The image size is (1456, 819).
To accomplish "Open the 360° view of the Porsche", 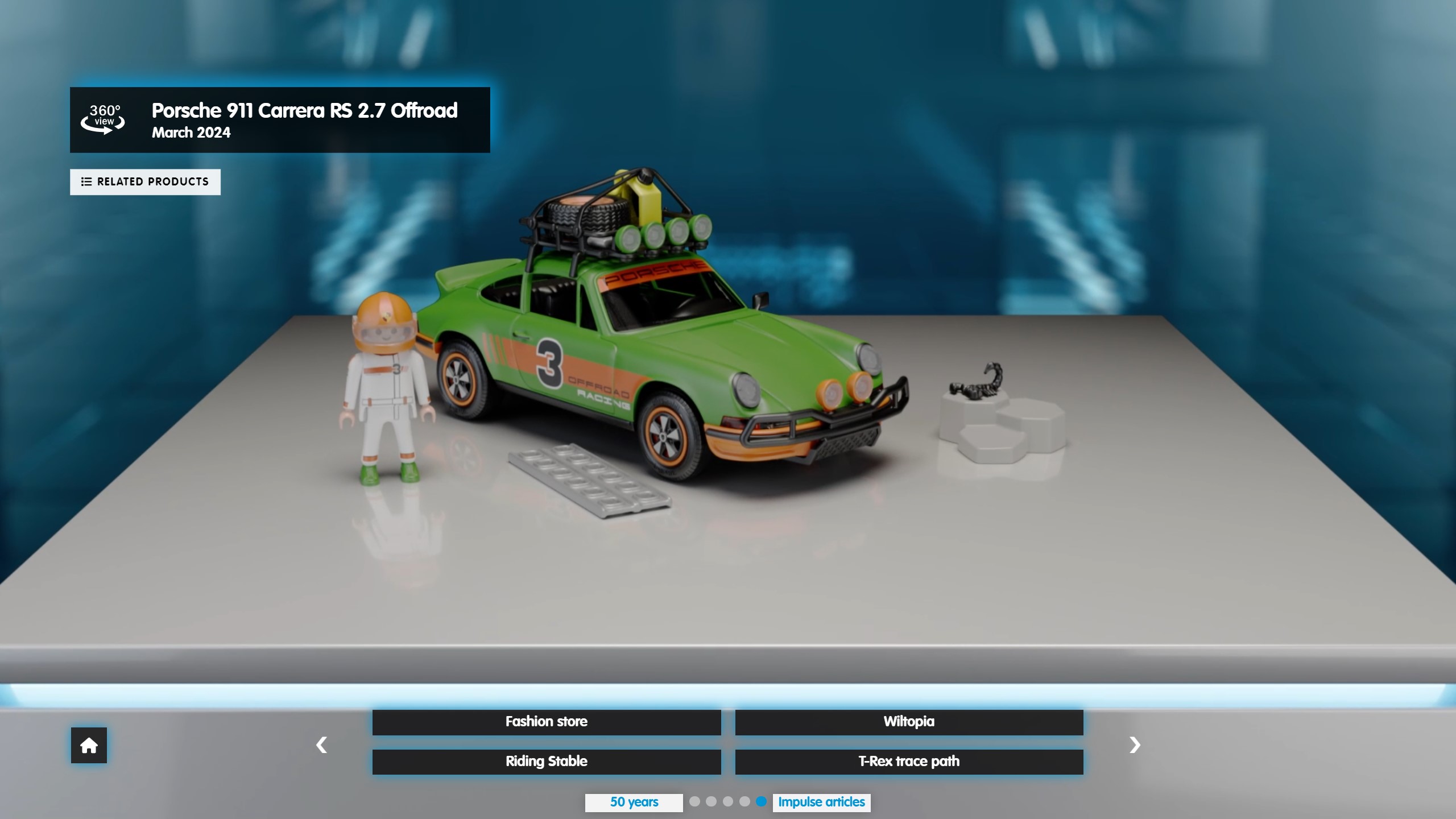I will [x=103, y=119].
